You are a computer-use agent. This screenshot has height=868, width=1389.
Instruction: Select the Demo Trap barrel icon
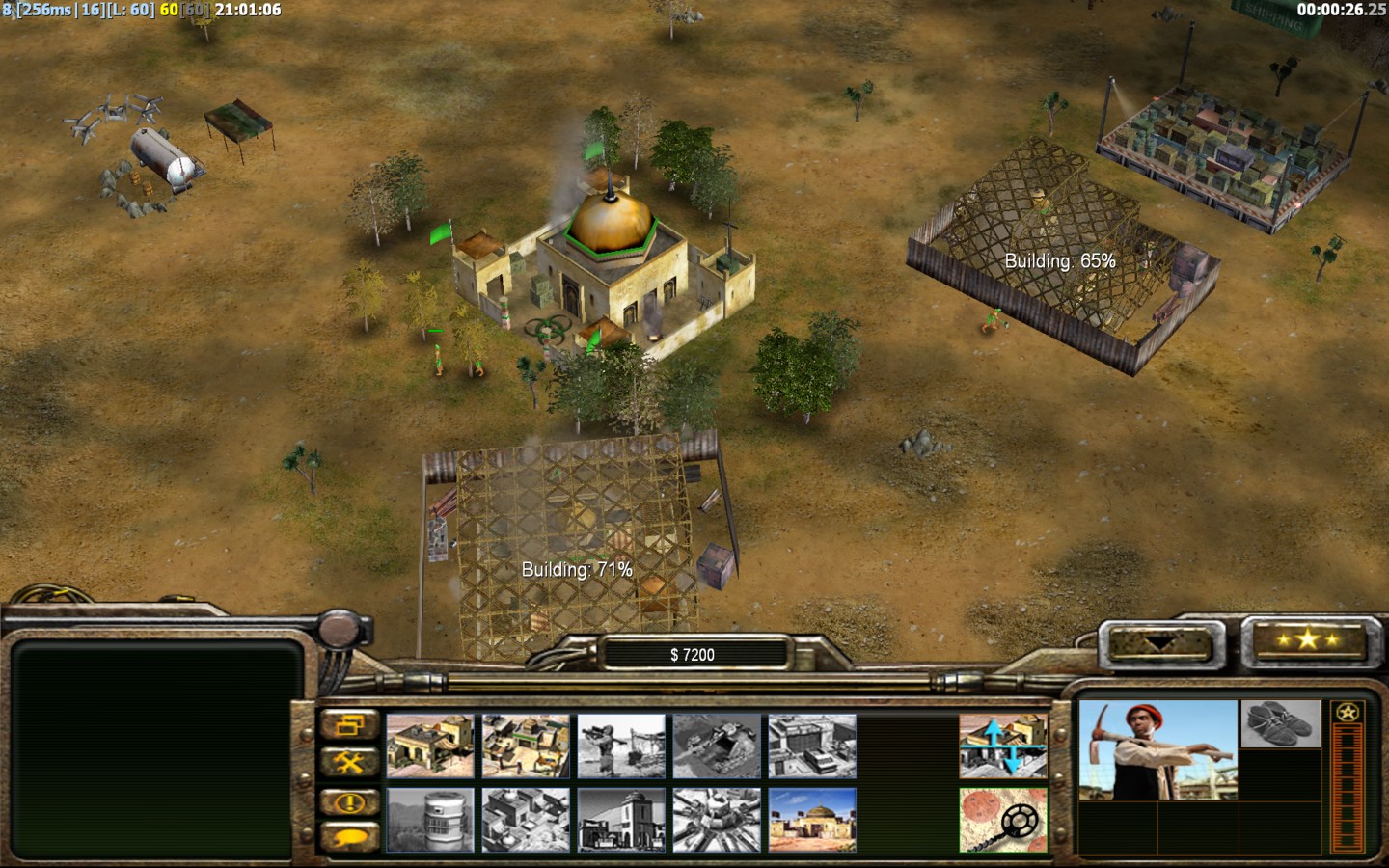click(x=430, y=821)
